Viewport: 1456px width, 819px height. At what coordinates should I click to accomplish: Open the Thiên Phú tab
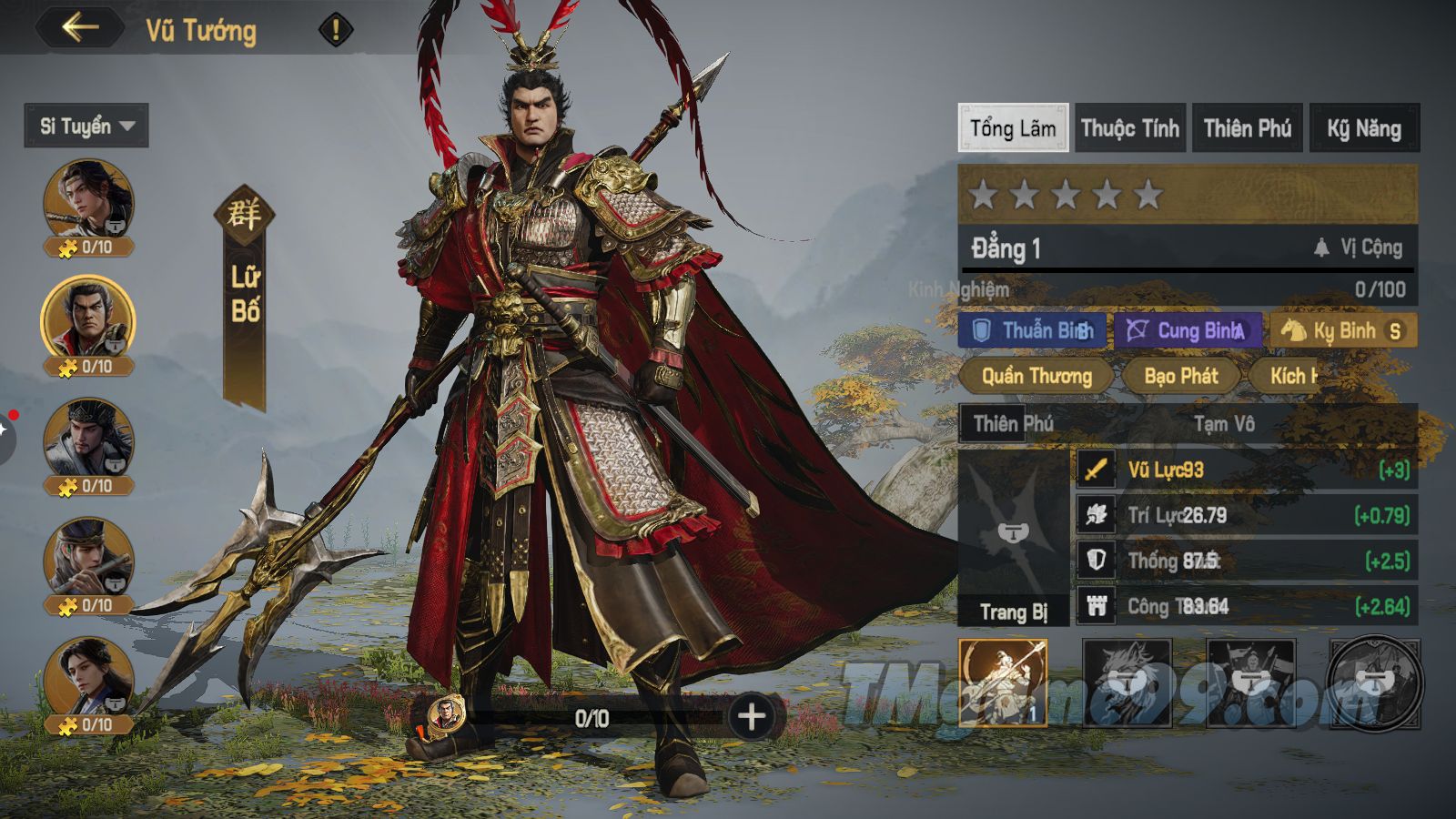(1248, 128)
